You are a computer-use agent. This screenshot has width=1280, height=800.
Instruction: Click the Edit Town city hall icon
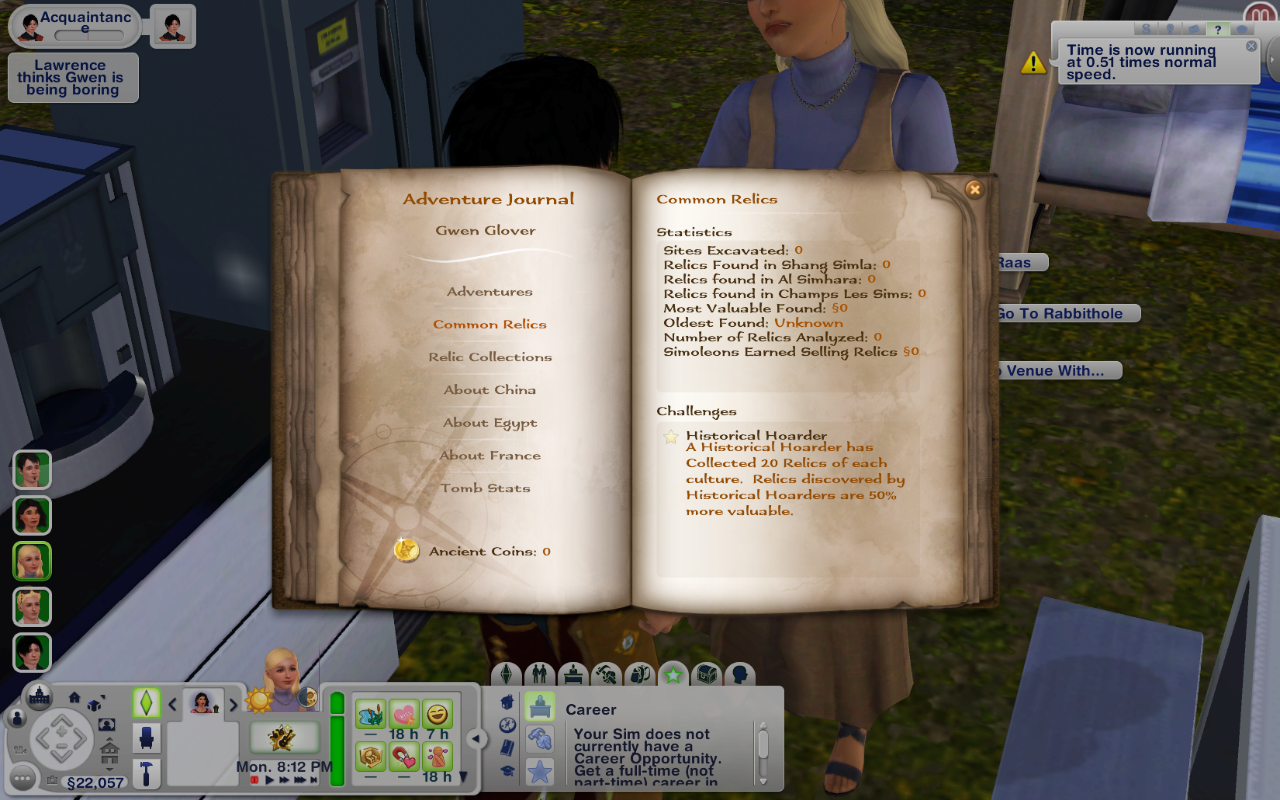(40, 696)
